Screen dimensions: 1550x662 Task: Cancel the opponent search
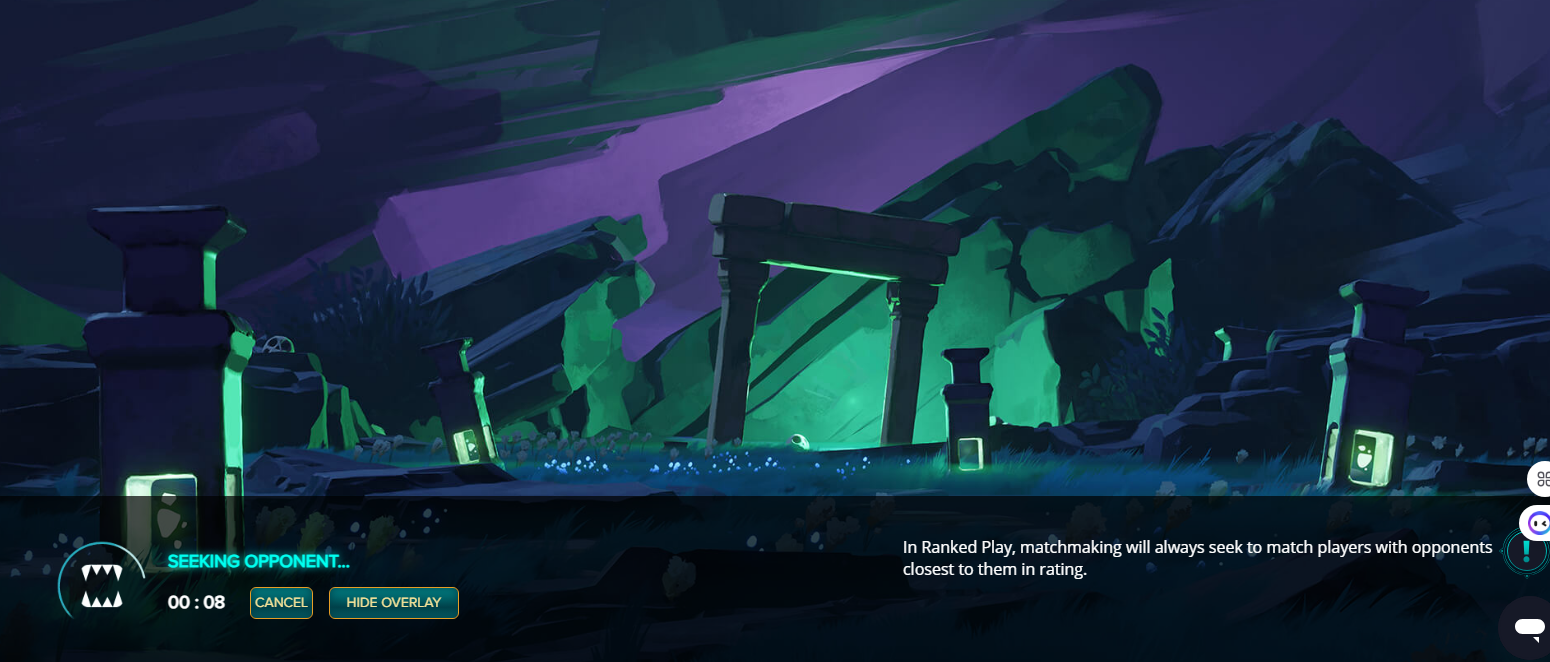[281, 603]
